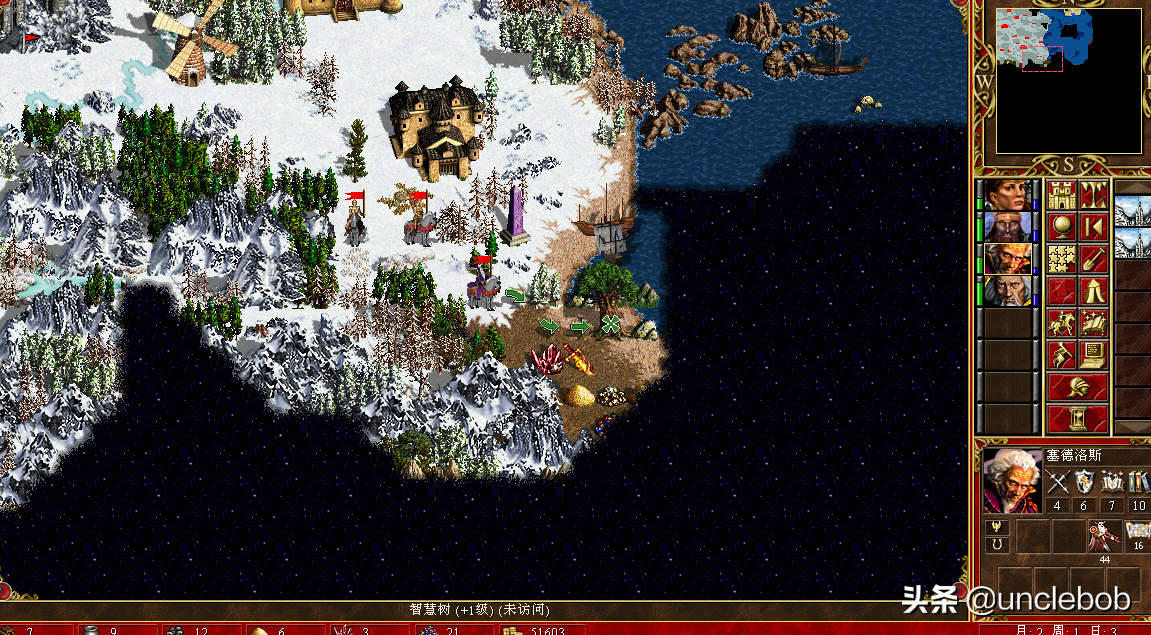
Task: Open the spellbook cast spell button
Action: point(1094,323)
